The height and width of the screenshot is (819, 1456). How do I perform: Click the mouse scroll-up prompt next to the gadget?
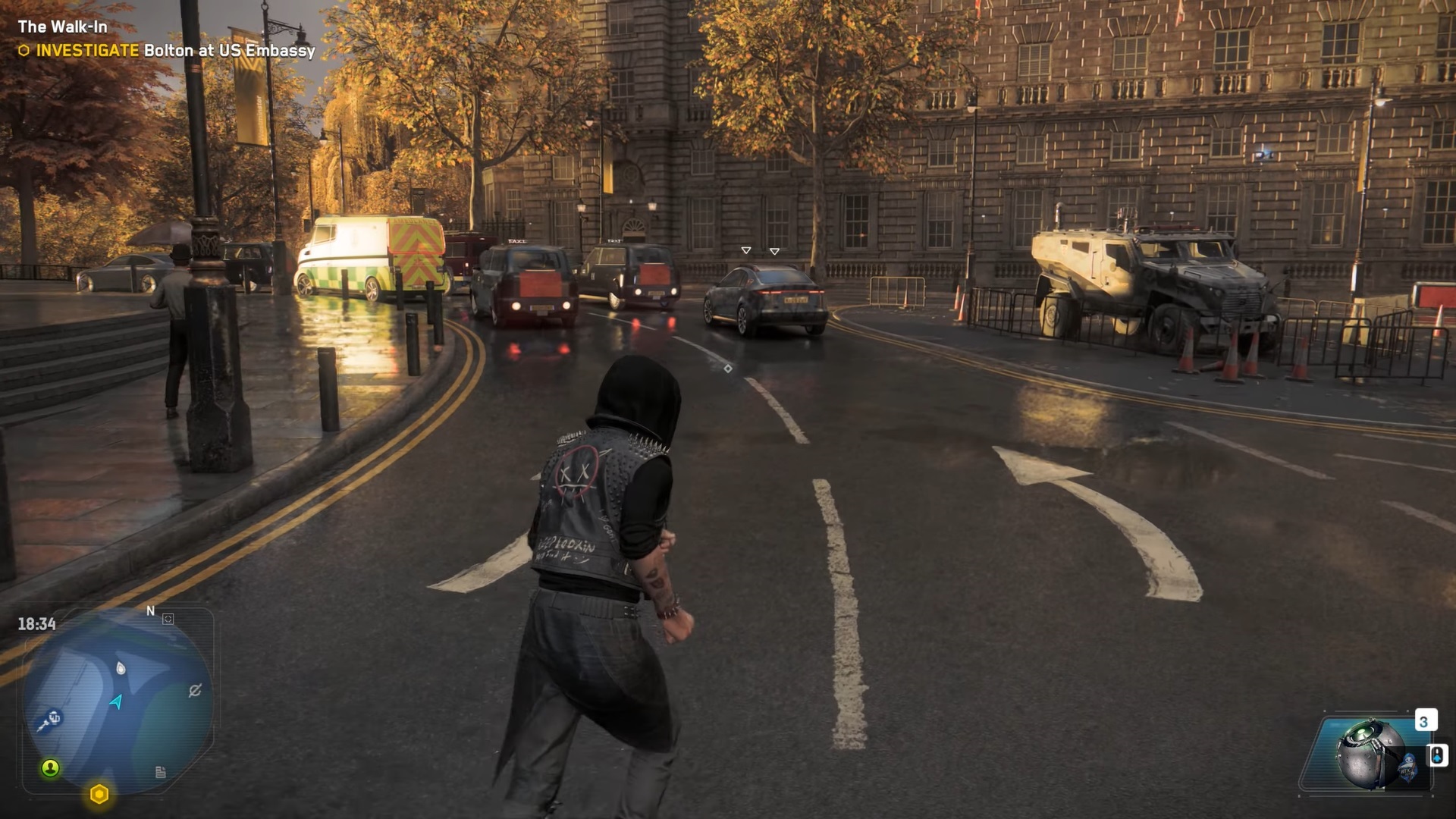(1437, 756)
